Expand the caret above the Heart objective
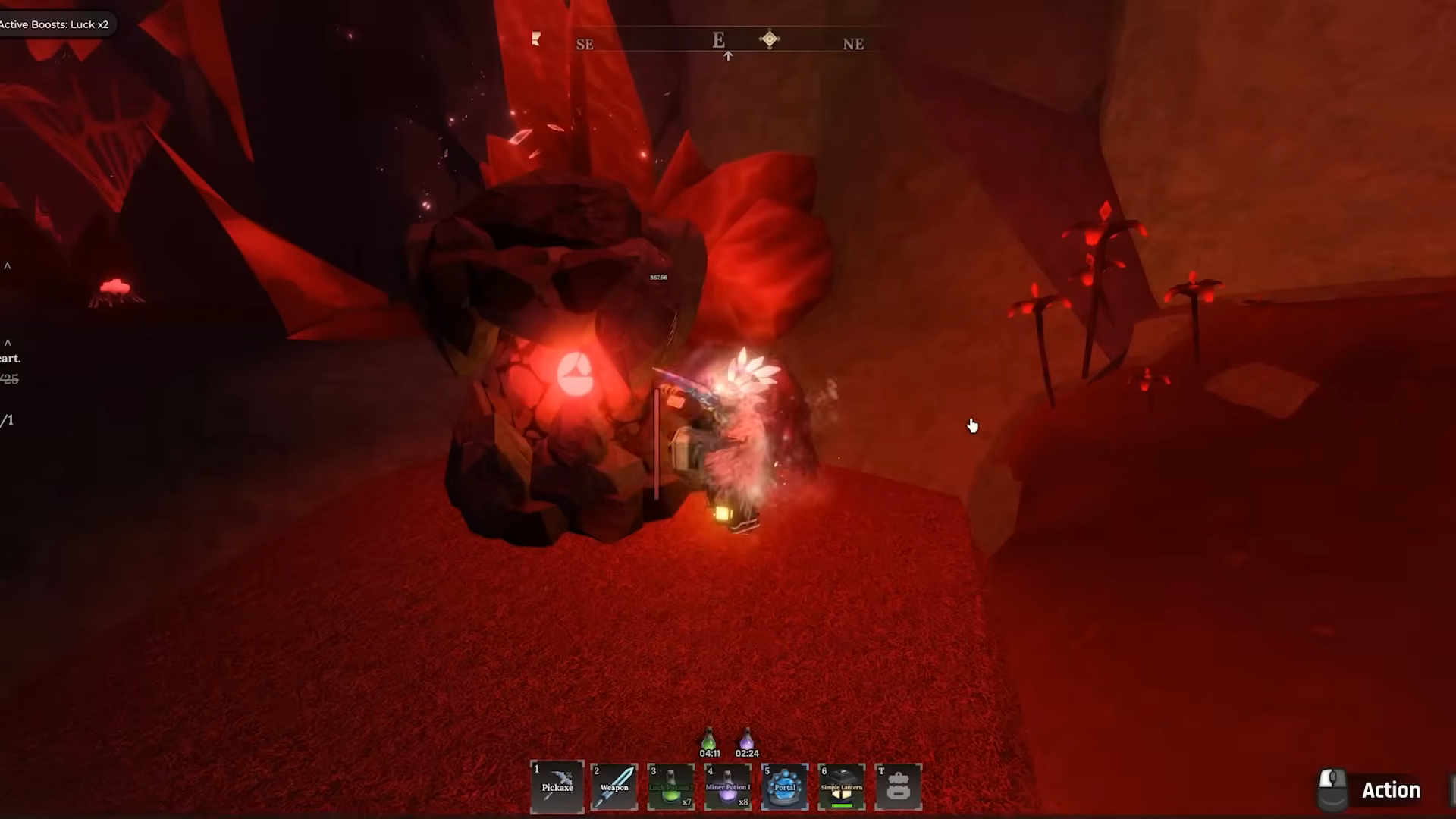The height and width of the screenshot is (819, 1456). 8,344
